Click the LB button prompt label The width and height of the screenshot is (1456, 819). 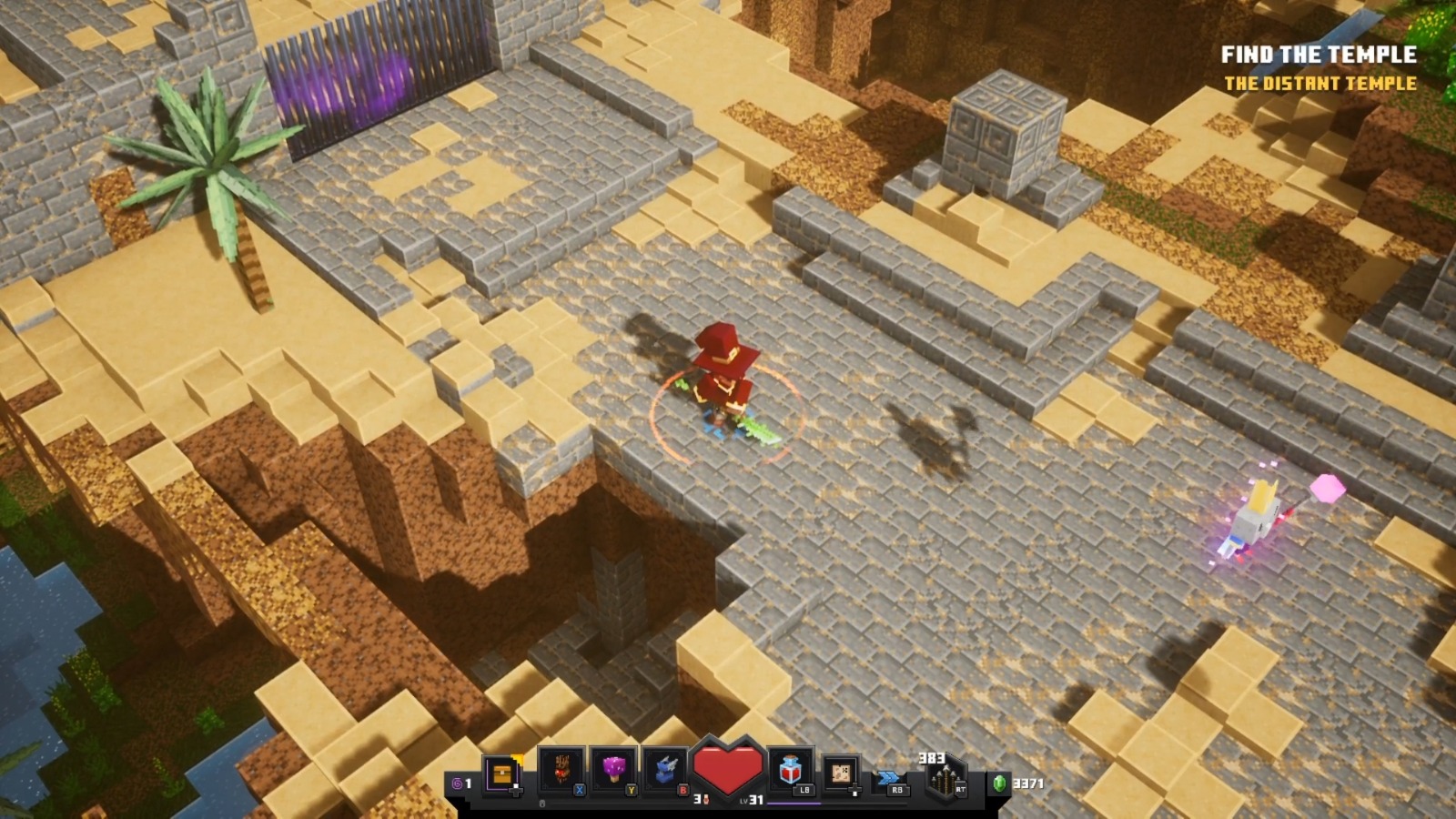[x=803, y=791]
